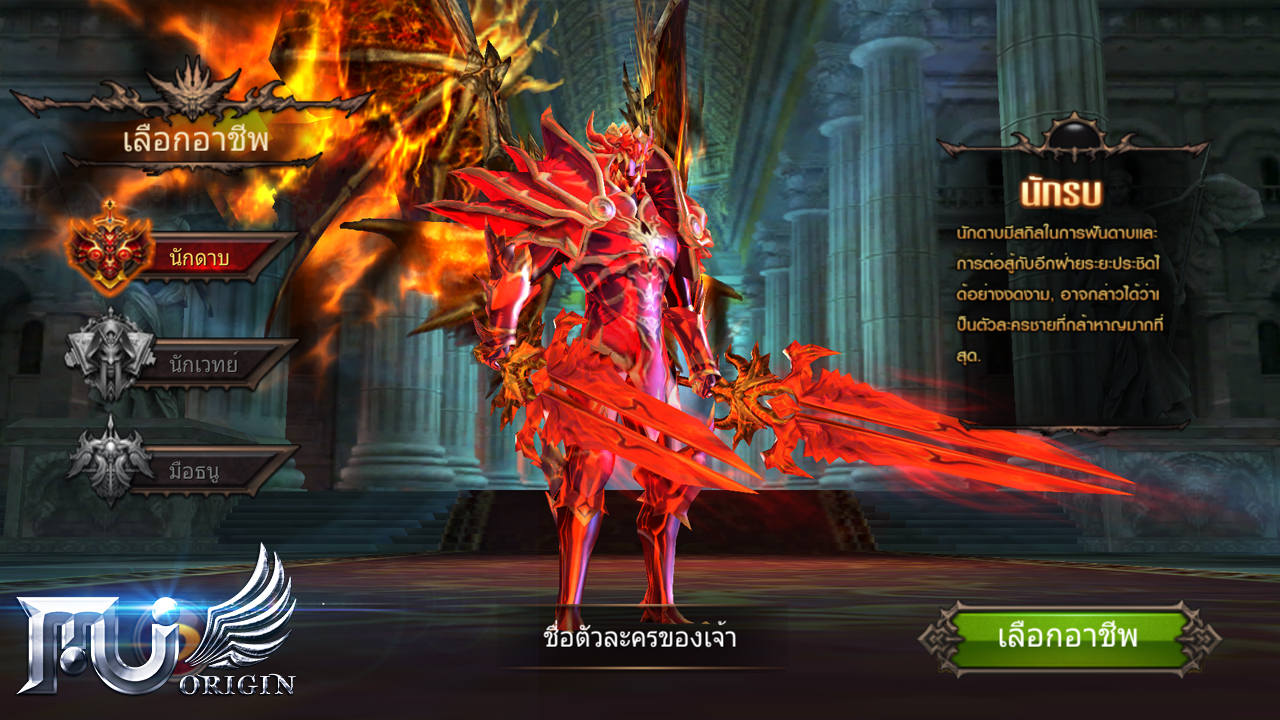Choose the นักเวทย์ mage class
This screenshot has height=720, width=1280.
200,364
